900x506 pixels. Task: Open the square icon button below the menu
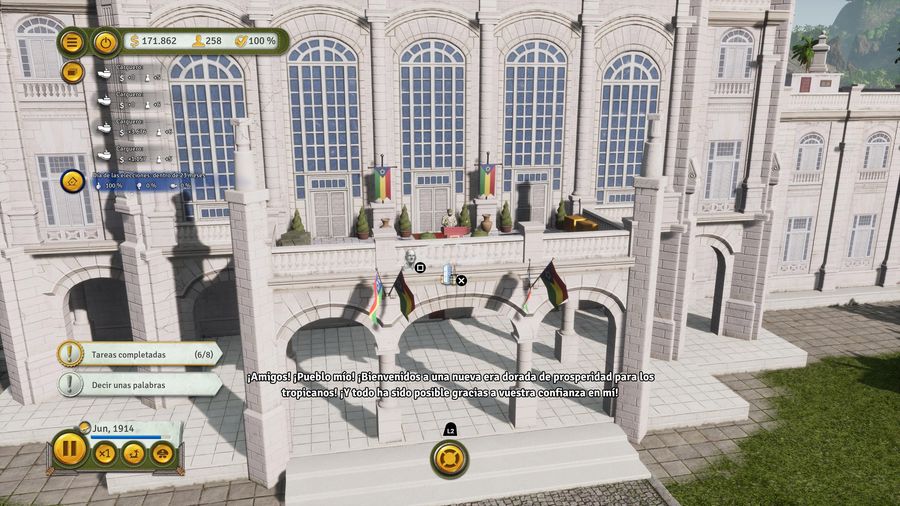72,72
